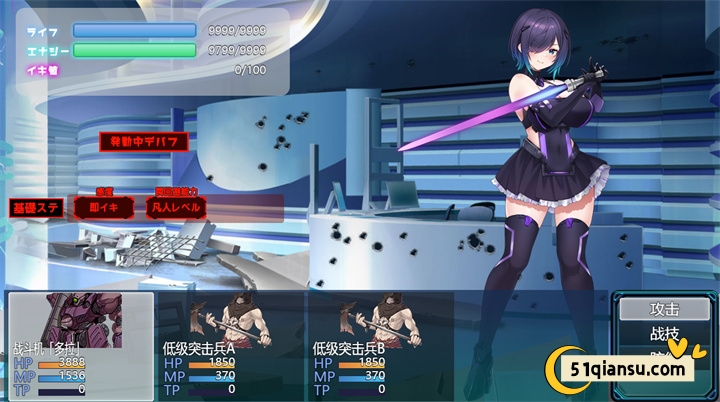The width and height of the screenshot is (720, 402).
Task: Choose the 攻击 attack command
Action: tap(664, 310)
